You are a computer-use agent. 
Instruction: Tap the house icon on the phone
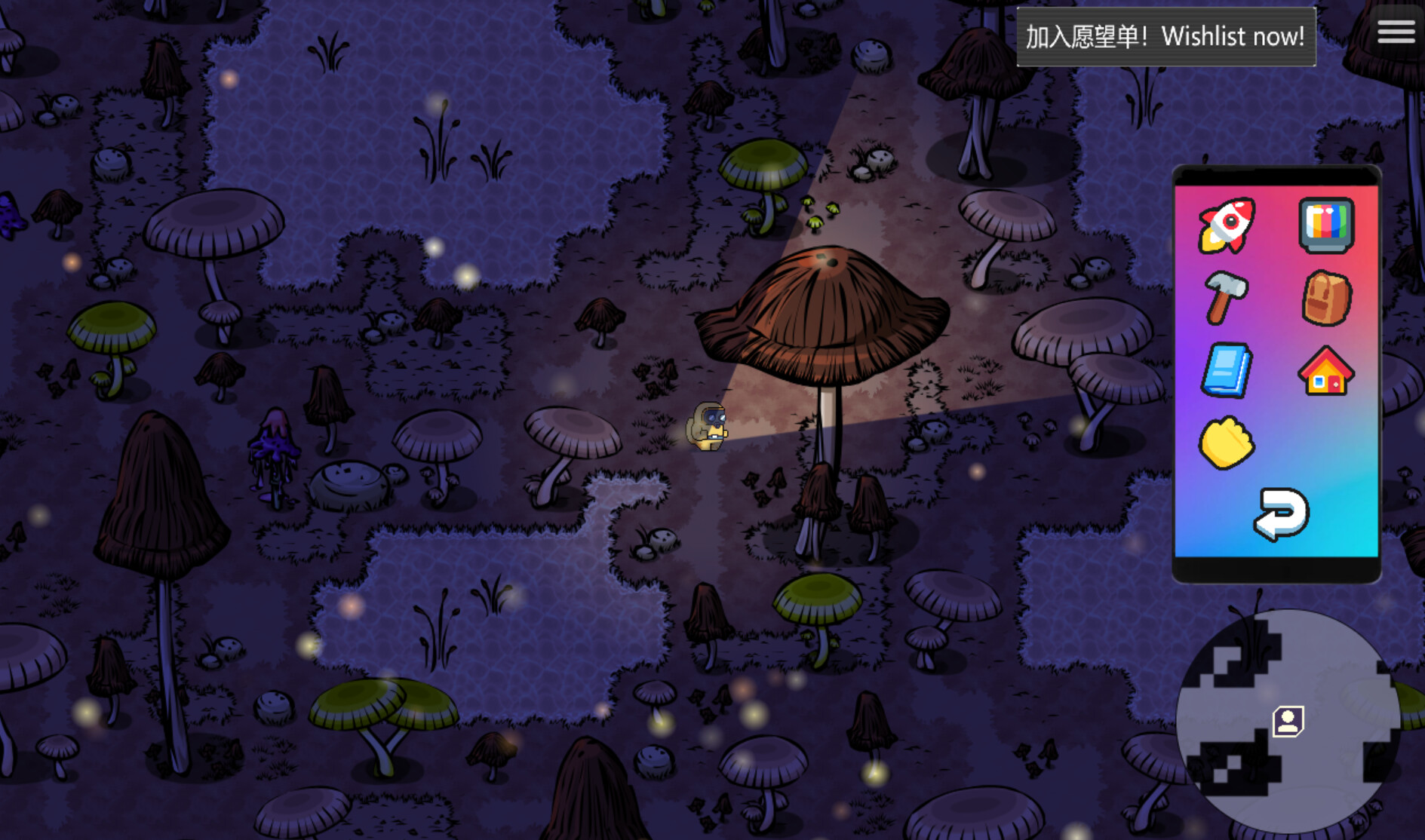(1326, 371)
